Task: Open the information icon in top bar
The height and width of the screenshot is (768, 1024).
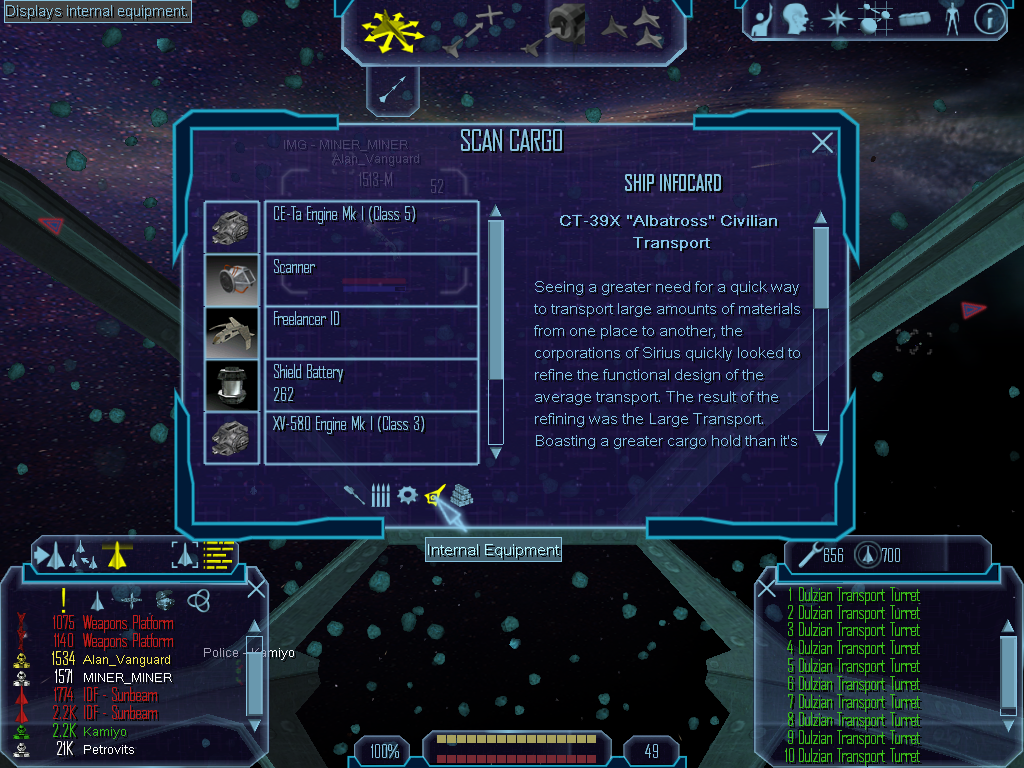Action: click(x=988, y=19)
